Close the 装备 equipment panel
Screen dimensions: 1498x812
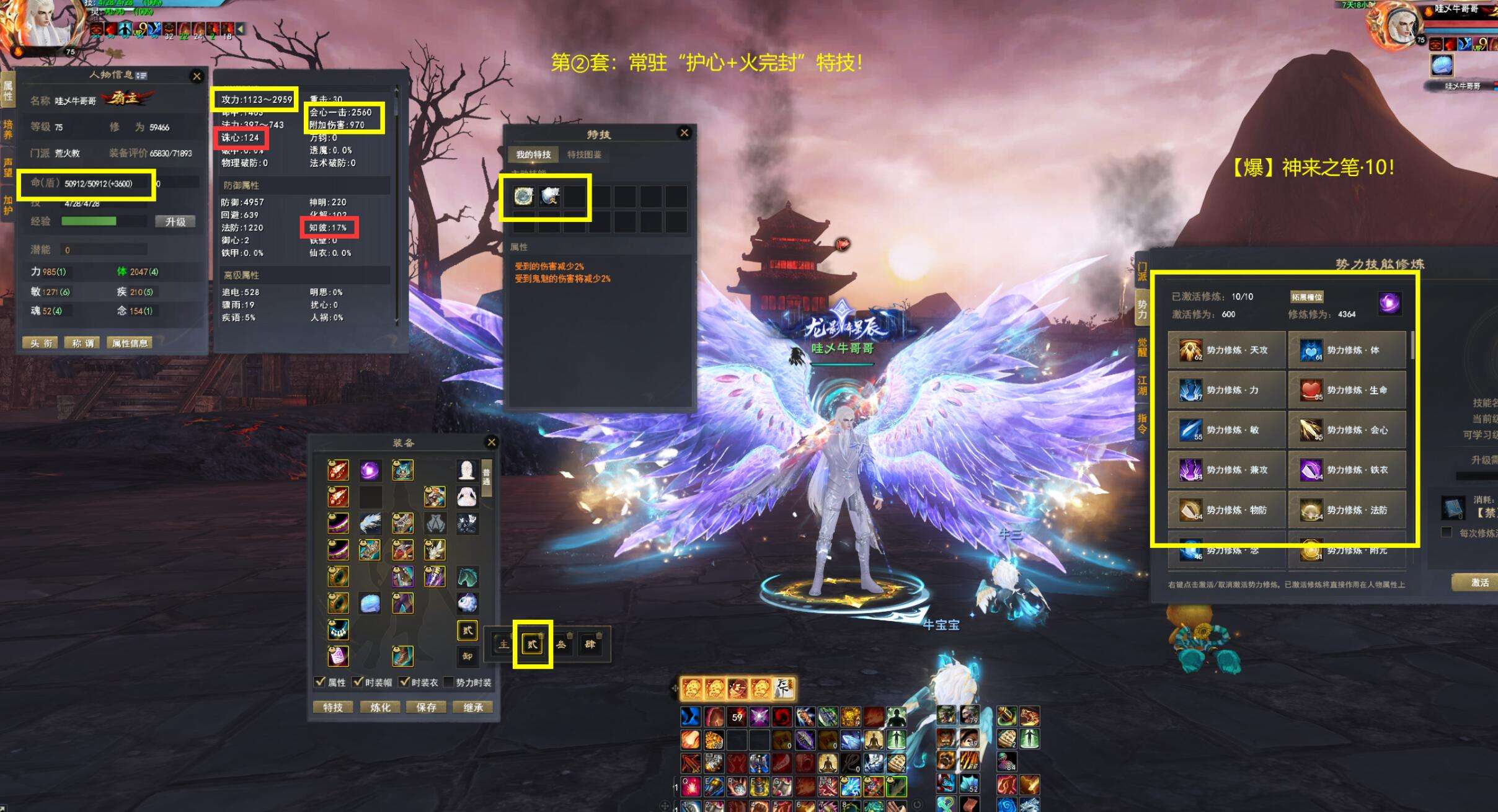491,442
